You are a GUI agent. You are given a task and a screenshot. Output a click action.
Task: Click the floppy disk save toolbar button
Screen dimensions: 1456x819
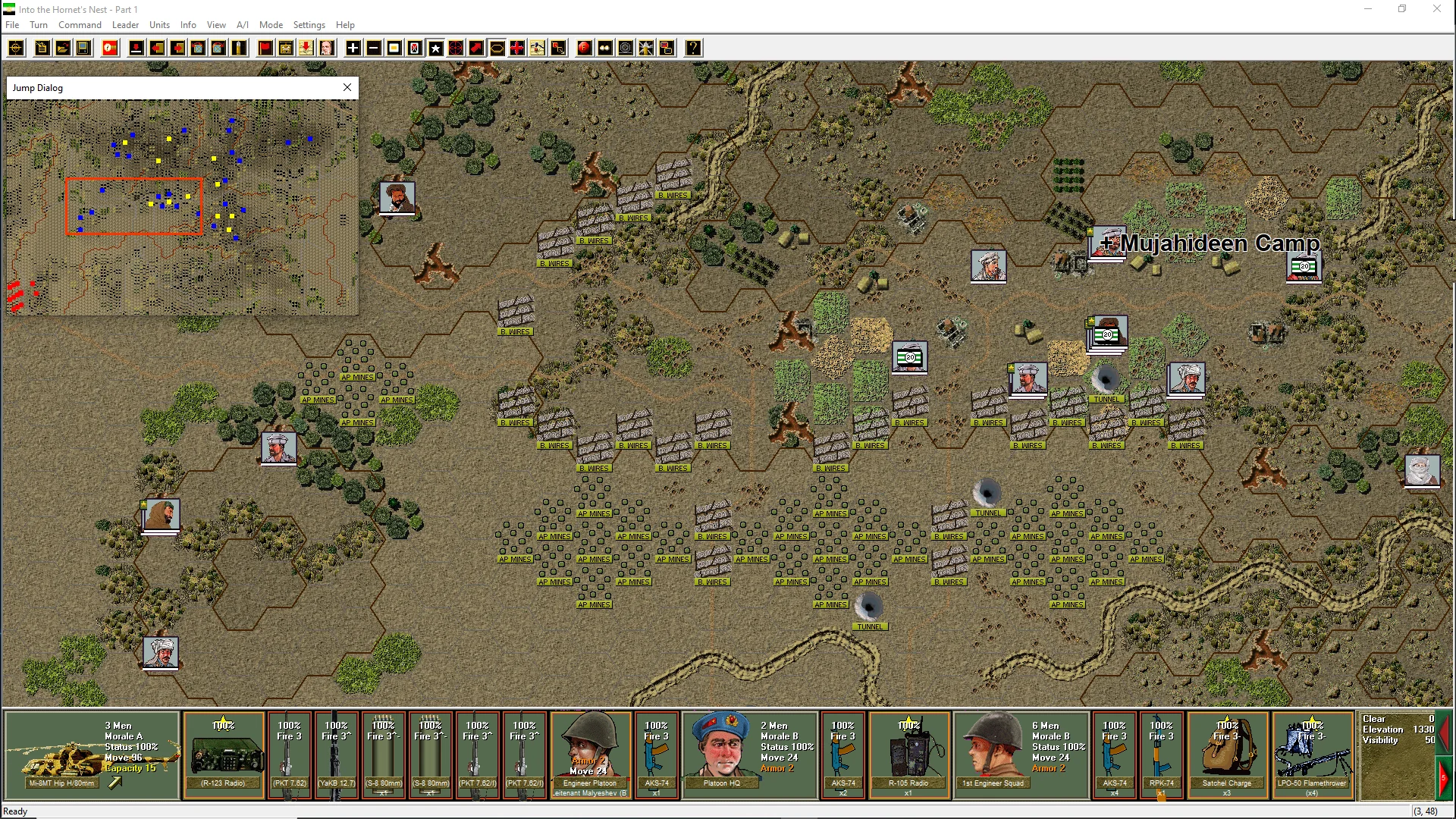83,49
